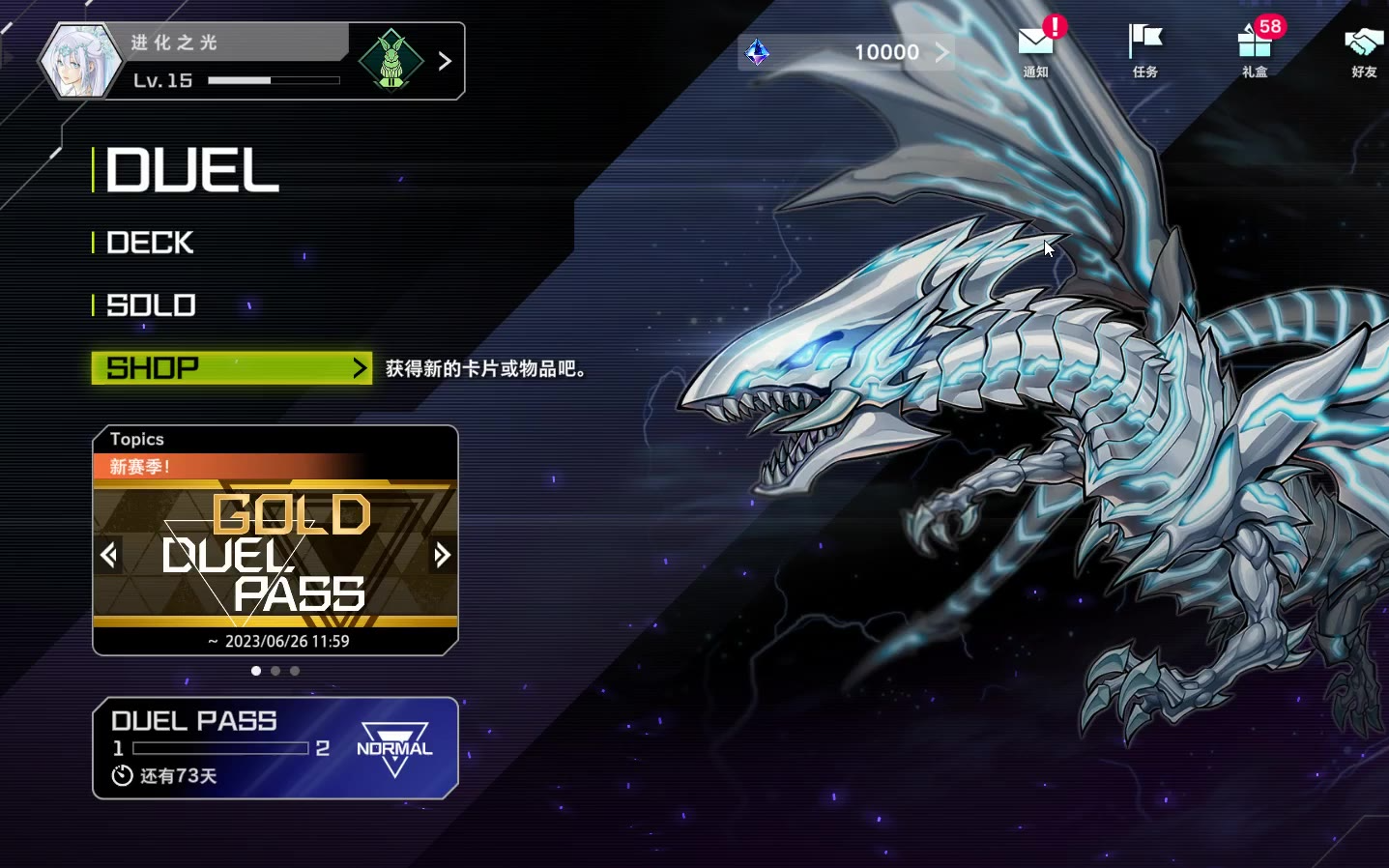
Task: Open the missions flag icon
Action: point(1145,50)
